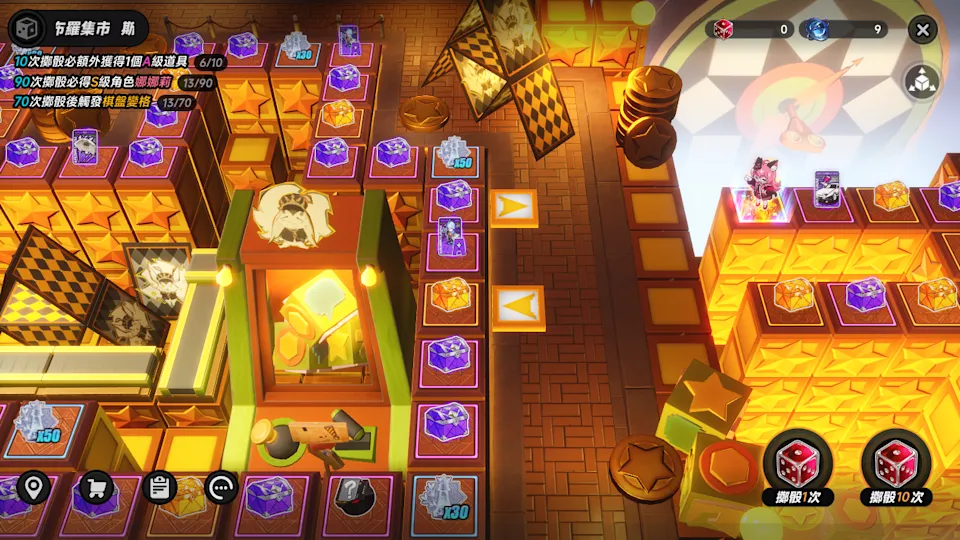Open the shopping cart shop
960x540 pixels.
97,487
